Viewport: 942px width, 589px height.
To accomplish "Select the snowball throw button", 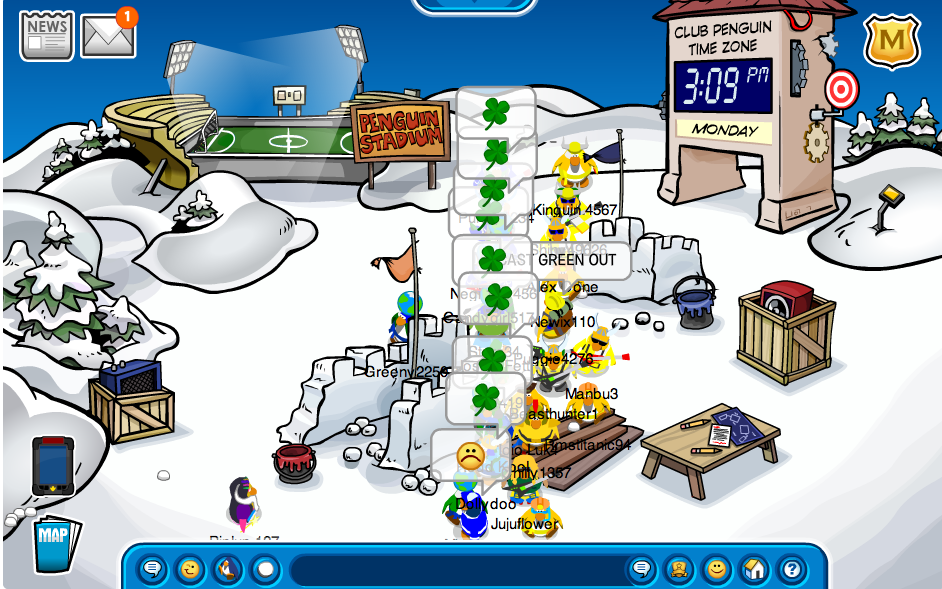I will coord(265,570).
